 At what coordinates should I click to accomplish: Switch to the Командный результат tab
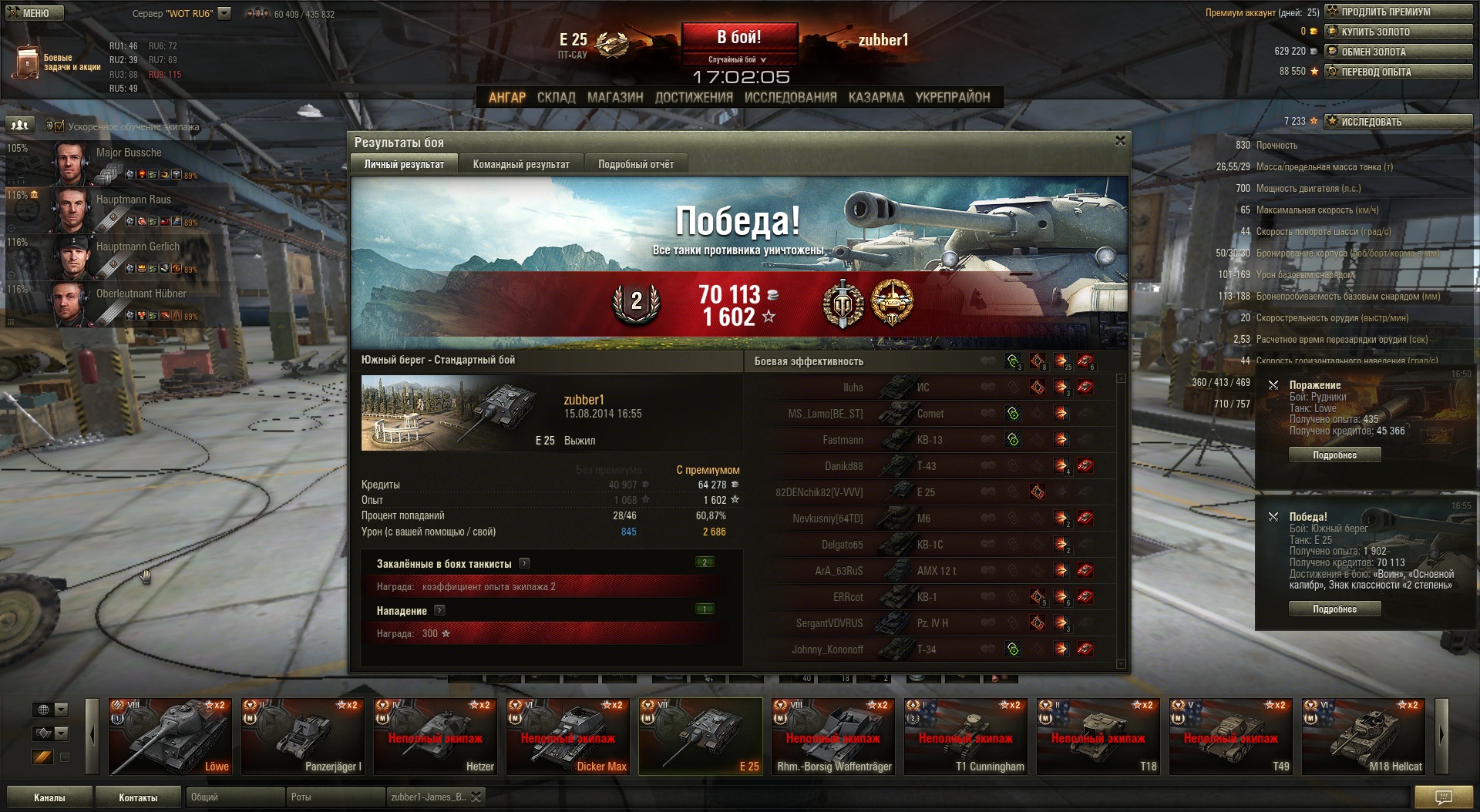coord(521,164)
